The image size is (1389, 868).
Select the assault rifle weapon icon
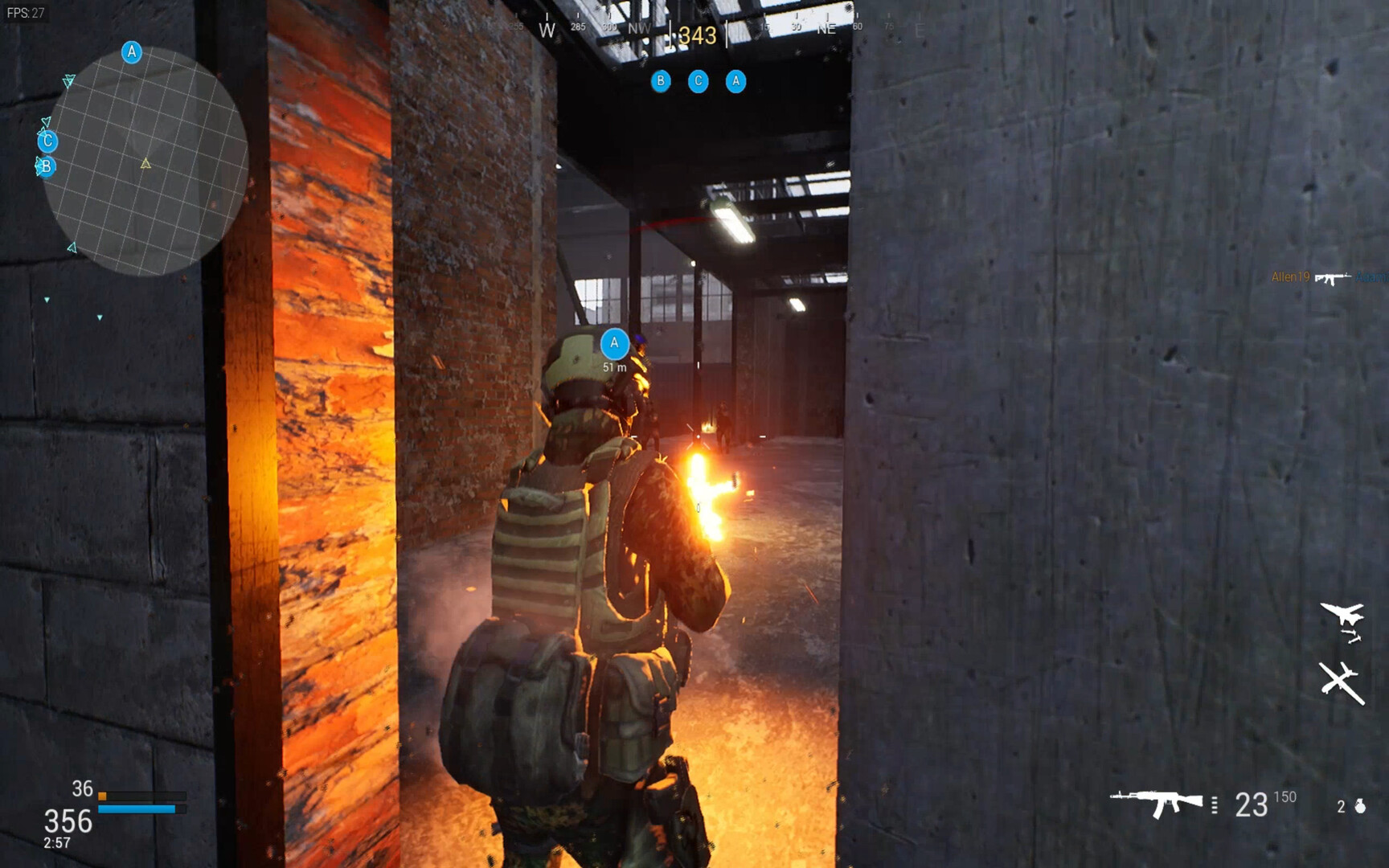tap(1156, 803)
